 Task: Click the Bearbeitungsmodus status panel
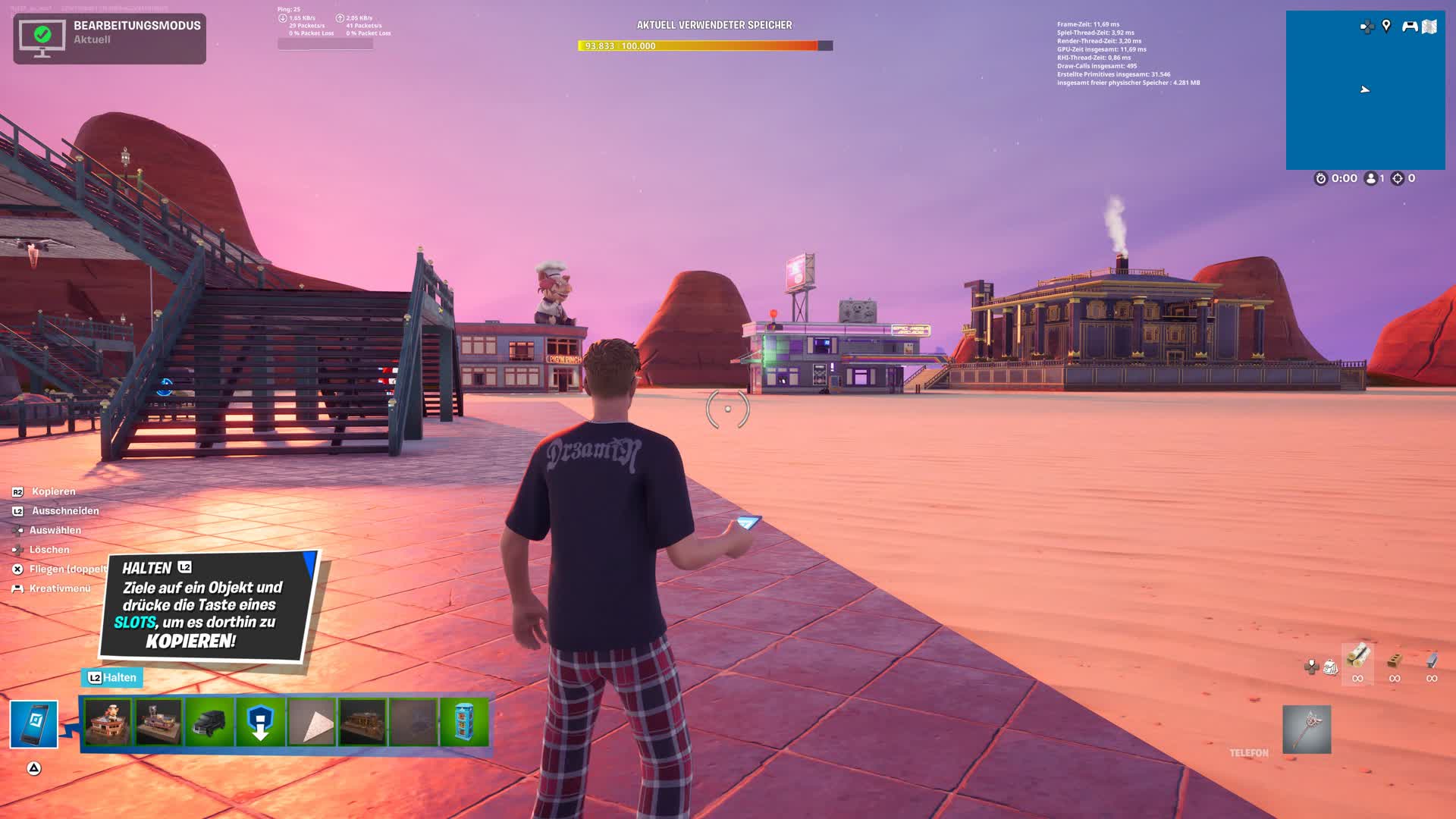pyautogui.click(x=110, y=39)
